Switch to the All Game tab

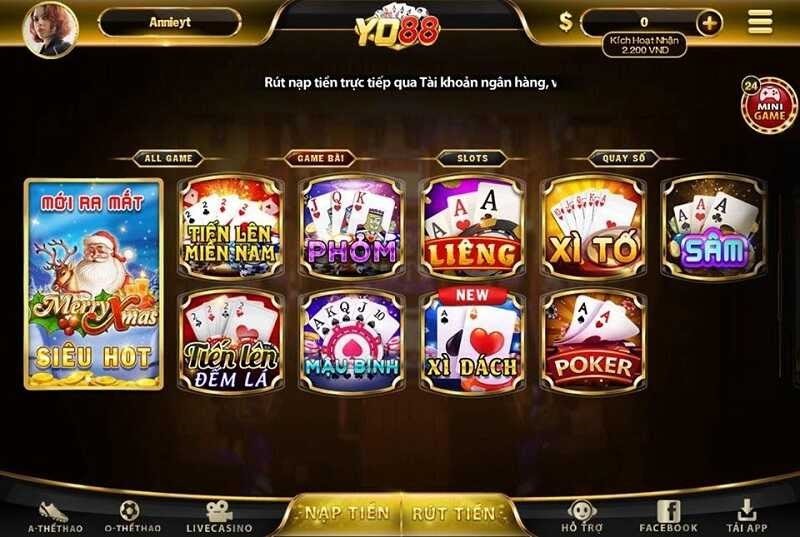(x=167, y=158)
